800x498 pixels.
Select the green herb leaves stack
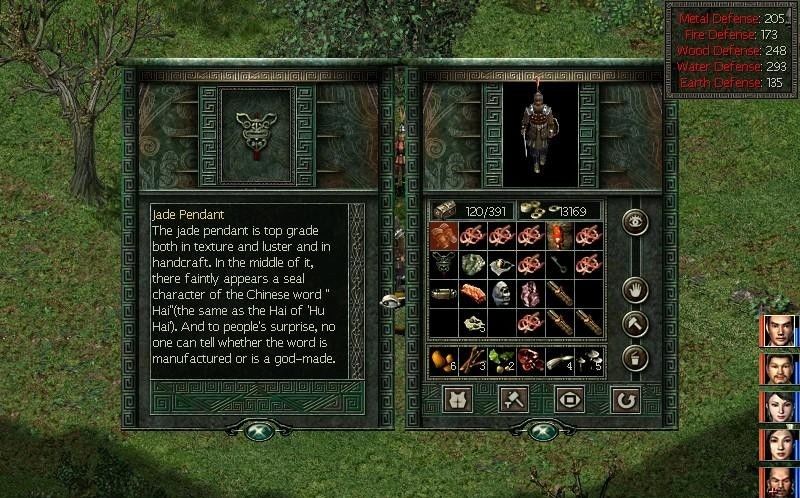pyautogui.click(x=502, y=361)
